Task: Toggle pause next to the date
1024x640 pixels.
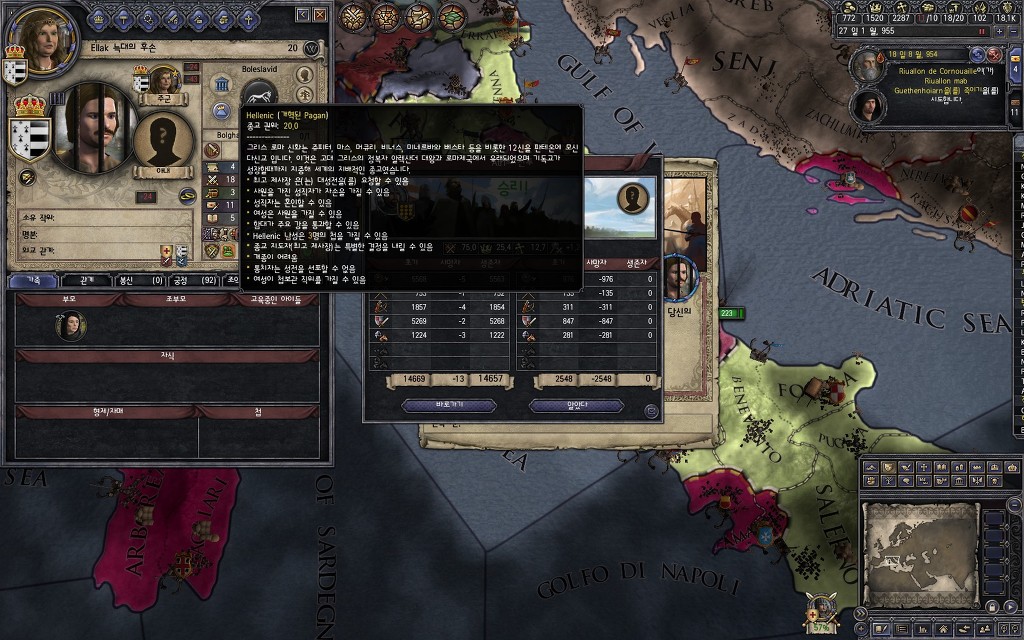Action: click(981, 31)
